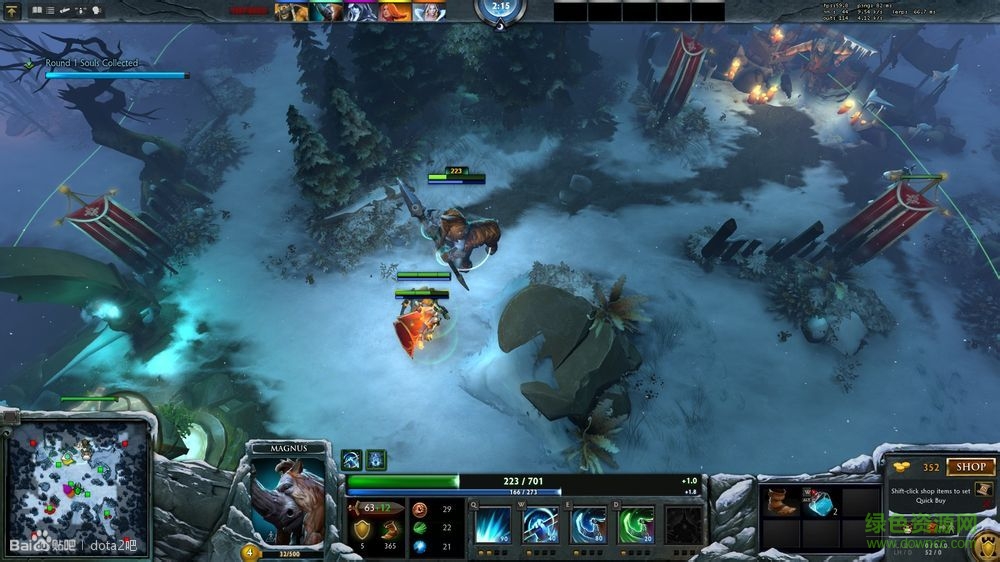Activate the Empower ability icon
This screenshot has width=1000, height=562.
coord(540,524)
